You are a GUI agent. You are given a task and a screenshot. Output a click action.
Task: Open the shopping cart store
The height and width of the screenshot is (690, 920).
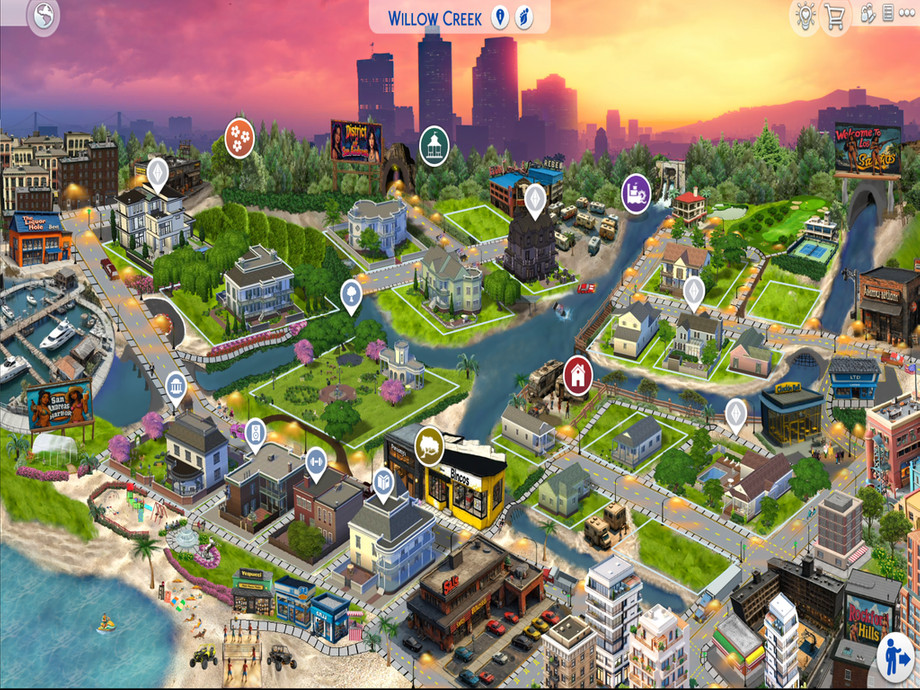click(x=835, y=16)
